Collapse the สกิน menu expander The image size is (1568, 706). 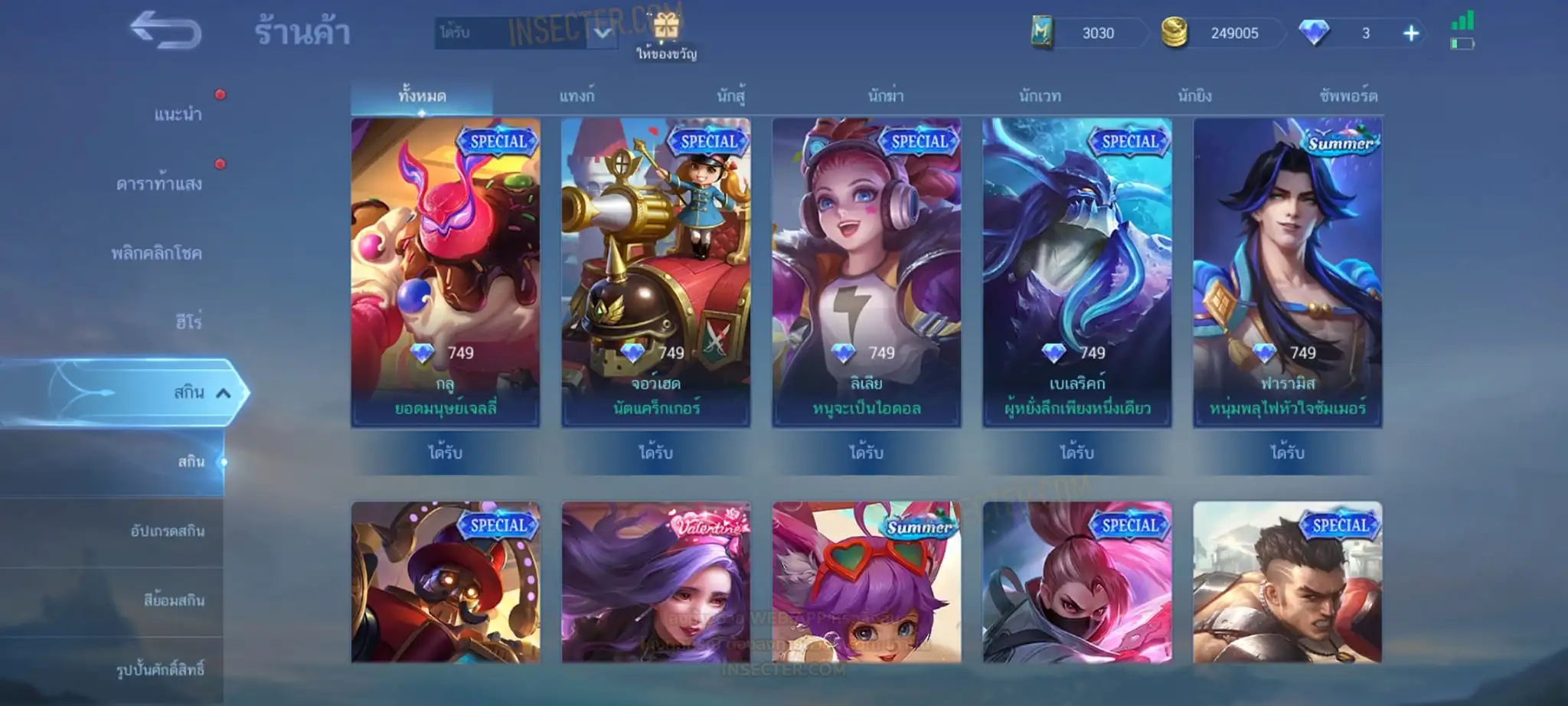[x=223, y=393]
